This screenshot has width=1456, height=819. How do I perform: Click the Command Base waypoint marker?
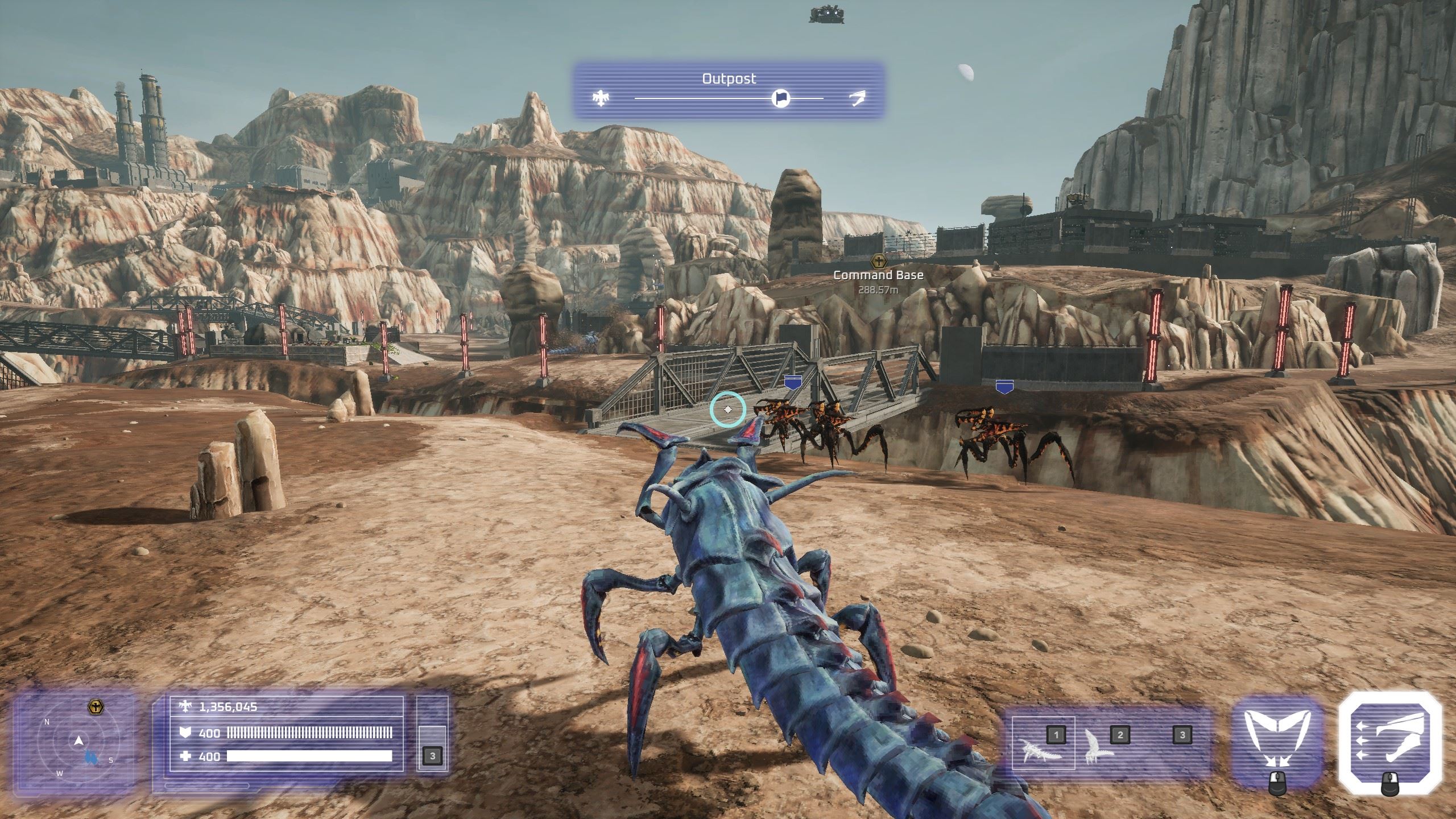tap(879, 262)
